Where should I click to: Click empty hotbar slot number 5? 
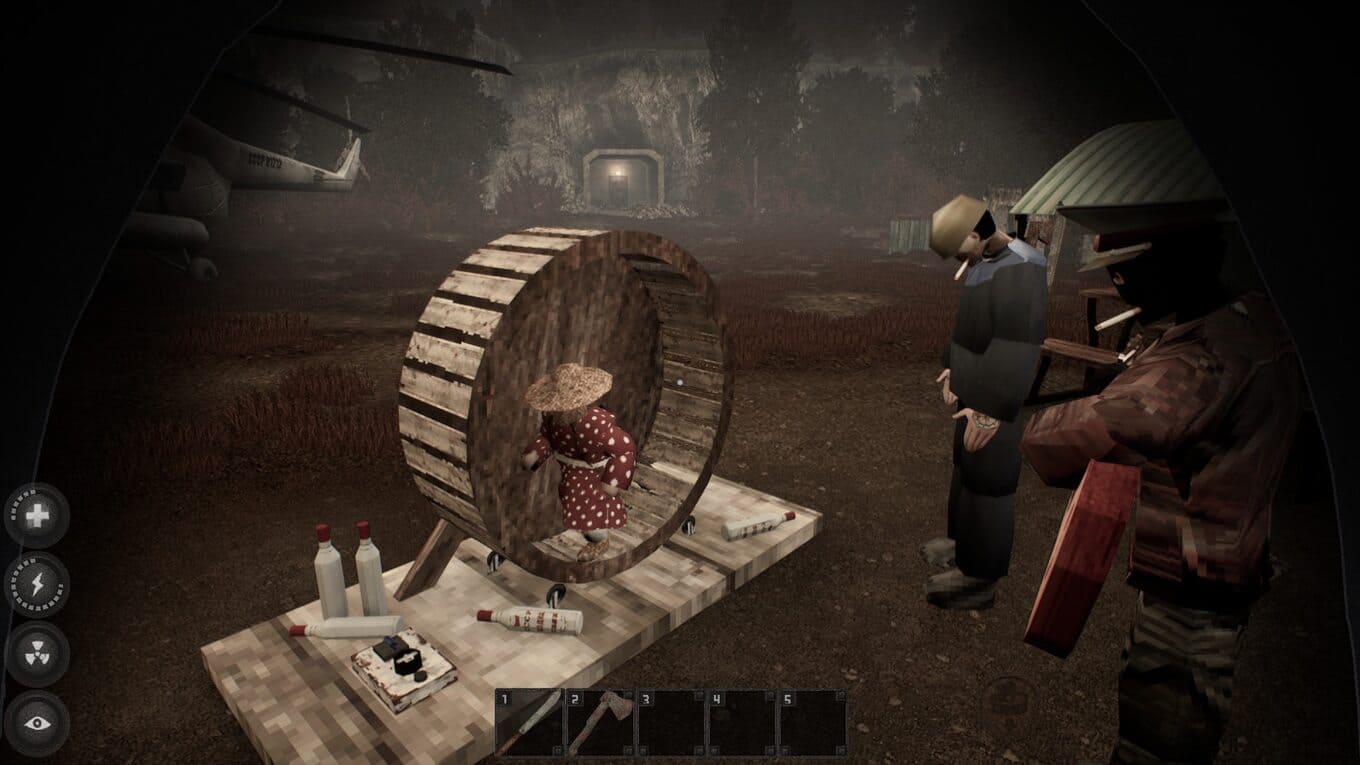[x=812, y=722]
